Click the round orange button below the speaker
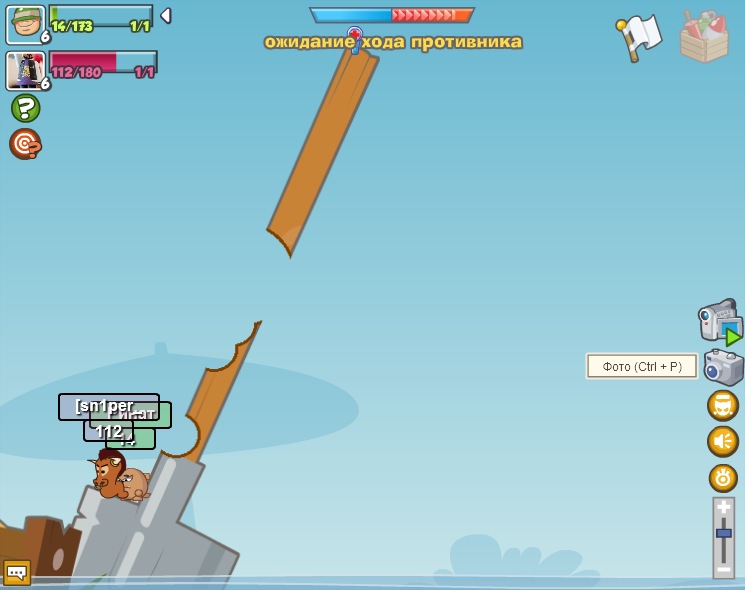 [x=723, y=478]
